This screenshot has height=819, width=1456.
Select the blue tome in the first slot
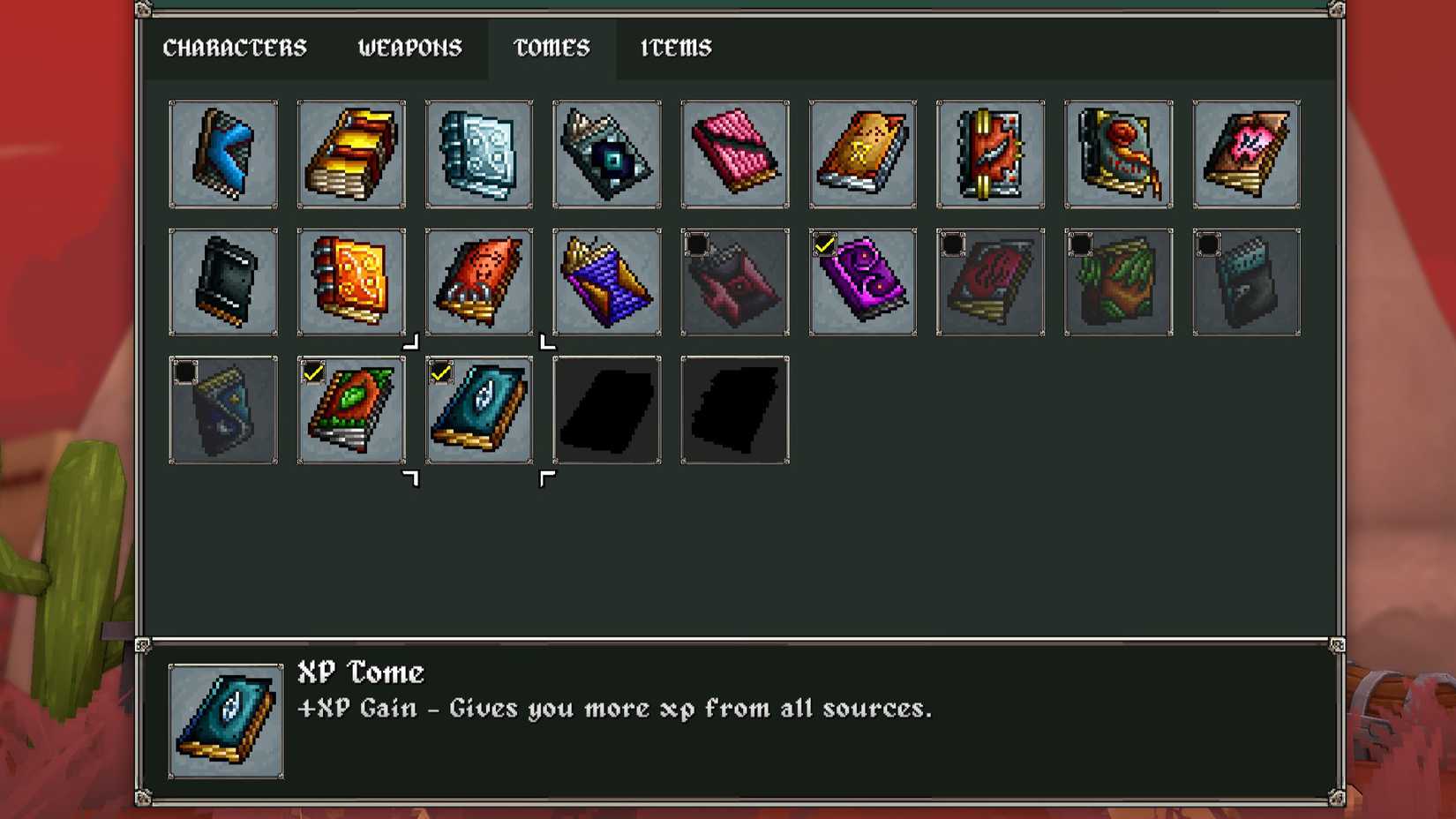tap(223, 154)
